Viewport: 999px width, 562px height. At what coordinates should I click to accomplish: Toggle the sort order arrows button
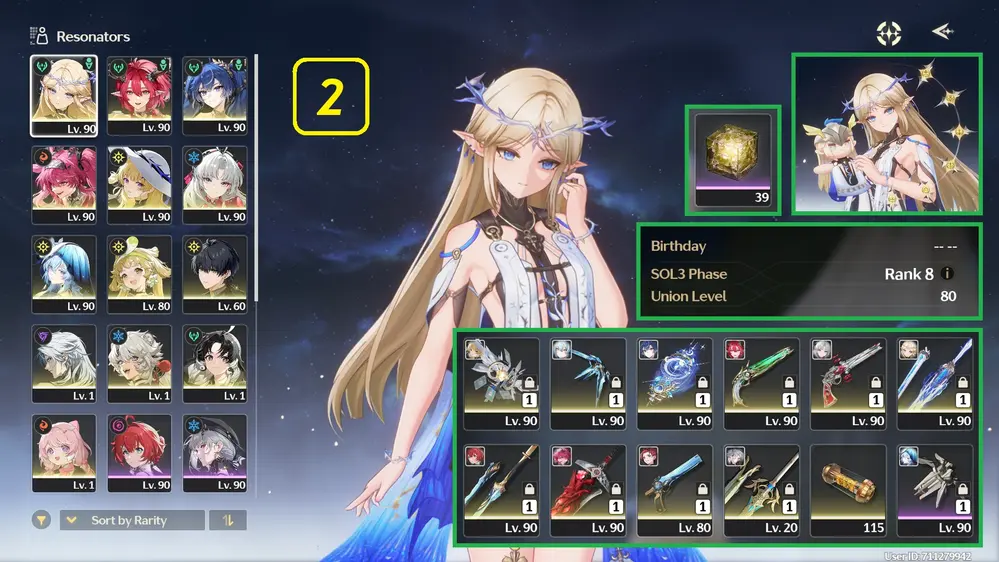tap(227, 521)
